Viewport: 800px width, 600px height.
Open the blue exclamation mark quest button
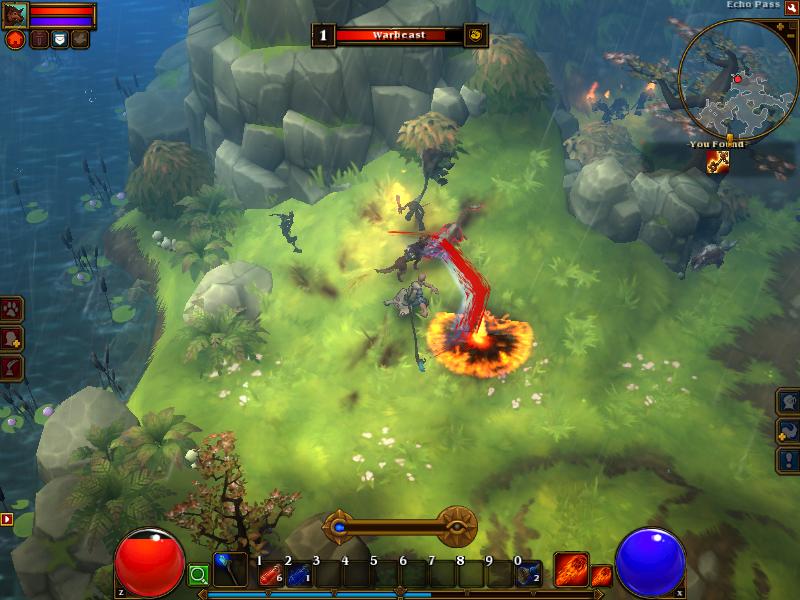tap(788, 460)
